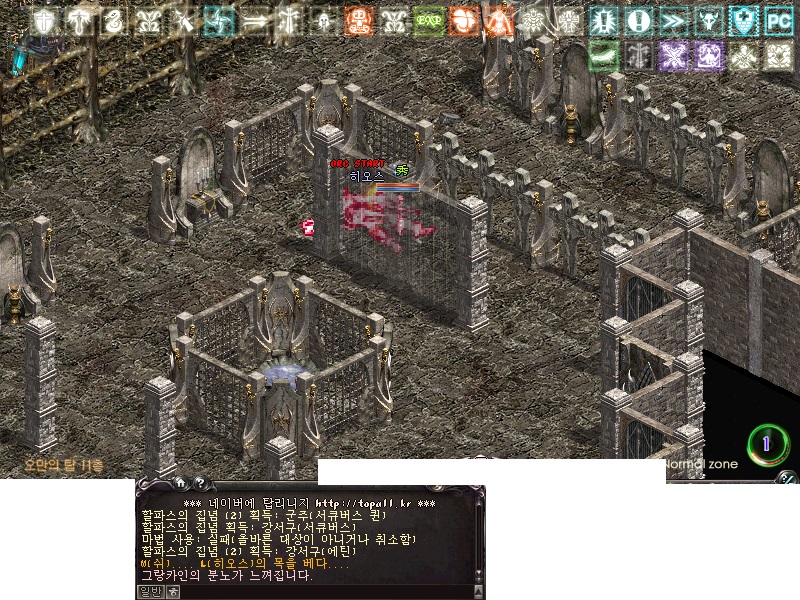Select the coiled serpent buff icon
This screenshot has width=800, height=600.
tap(115, 20)
